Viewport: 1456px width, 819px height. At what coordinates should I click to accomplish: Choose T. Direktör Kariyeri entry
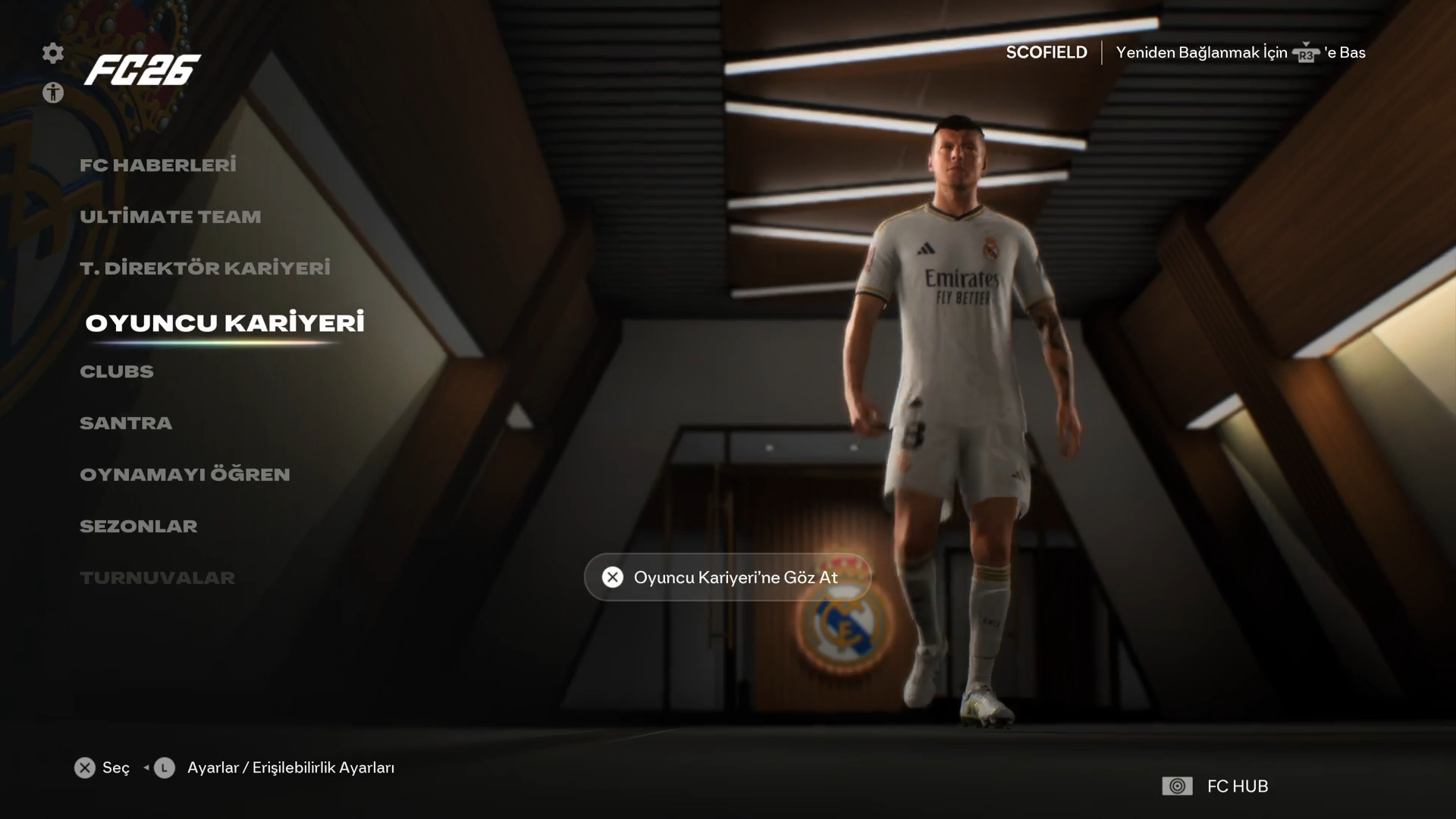pos(205,268)
